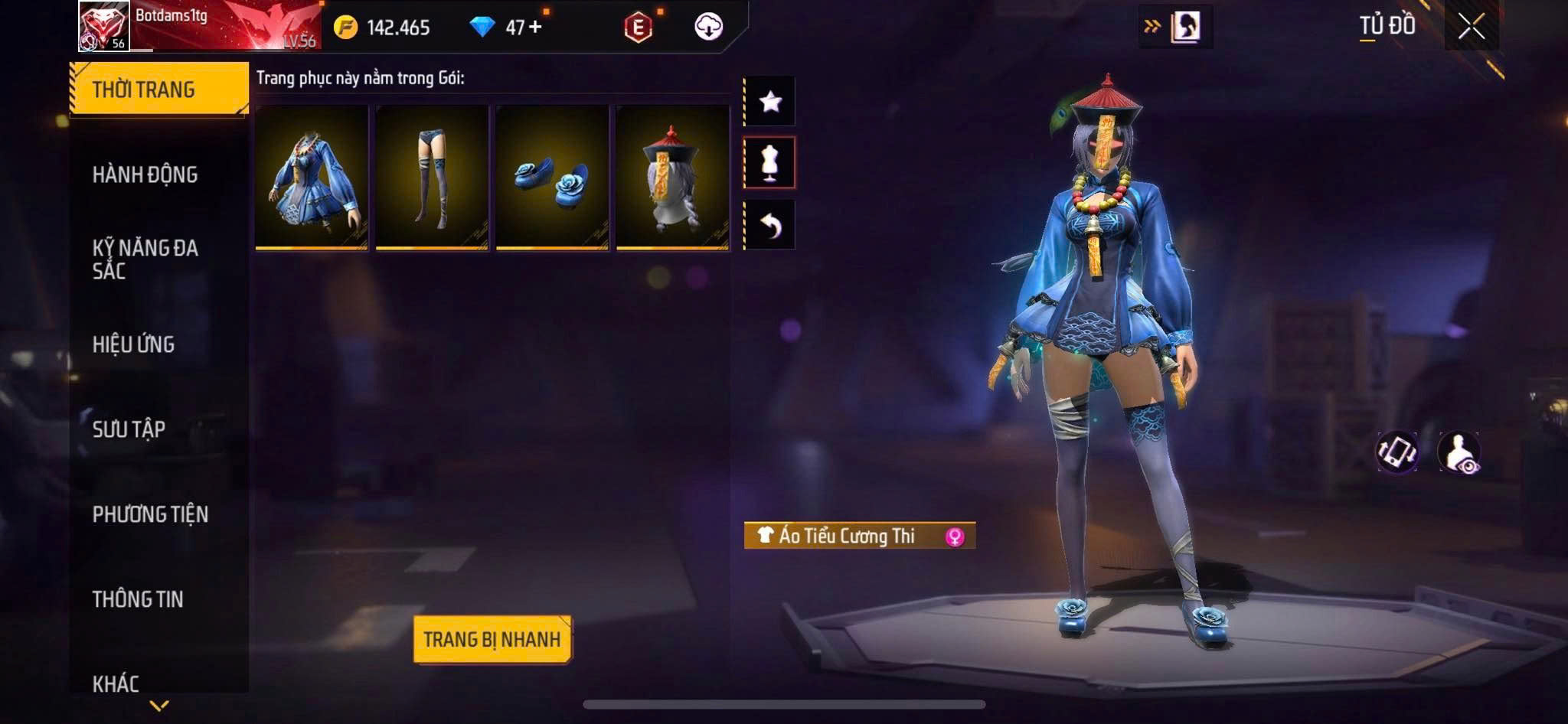Open the HIỆU ỨNG tab
This screenshot has height=724, width=1568.
point(134,344)
